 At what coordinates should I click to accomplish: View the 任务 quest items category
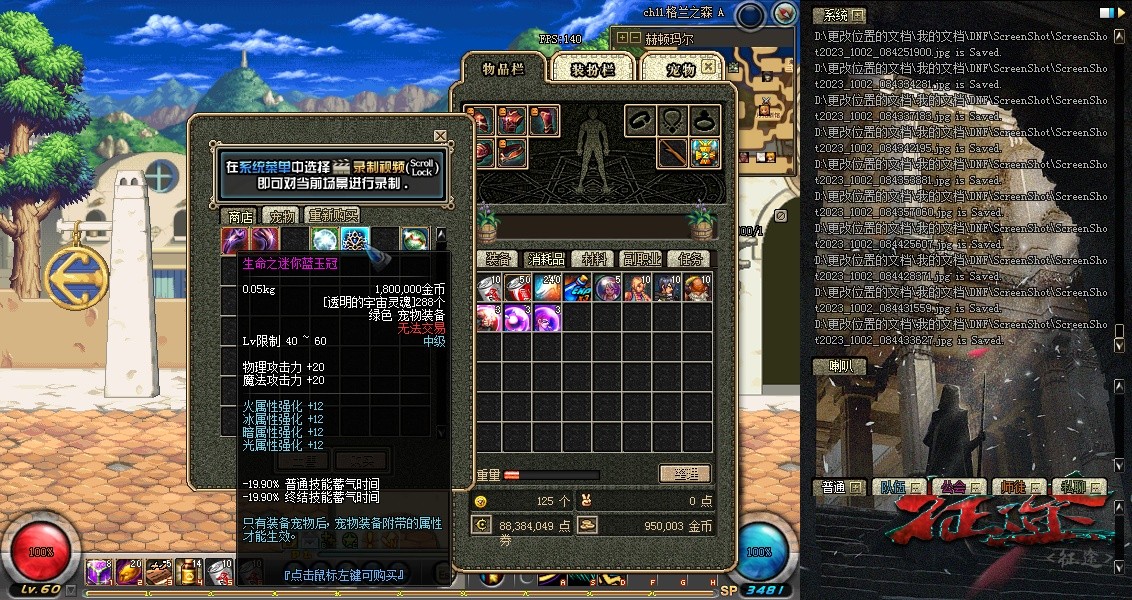click(688, 259)
